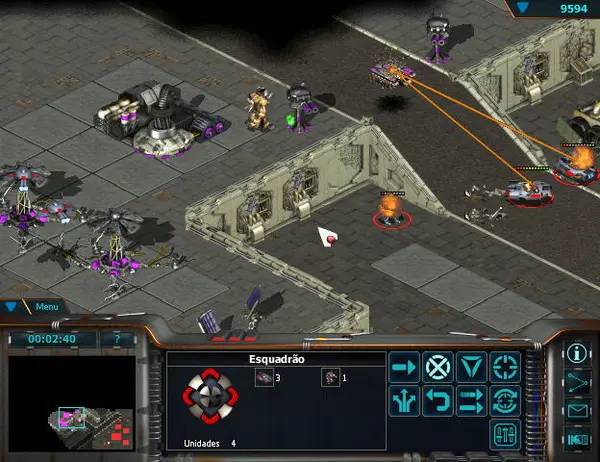The height and width of the screenshot is (462, 600).
Task: Activate the move command arrow
Action: coord(404,367)
